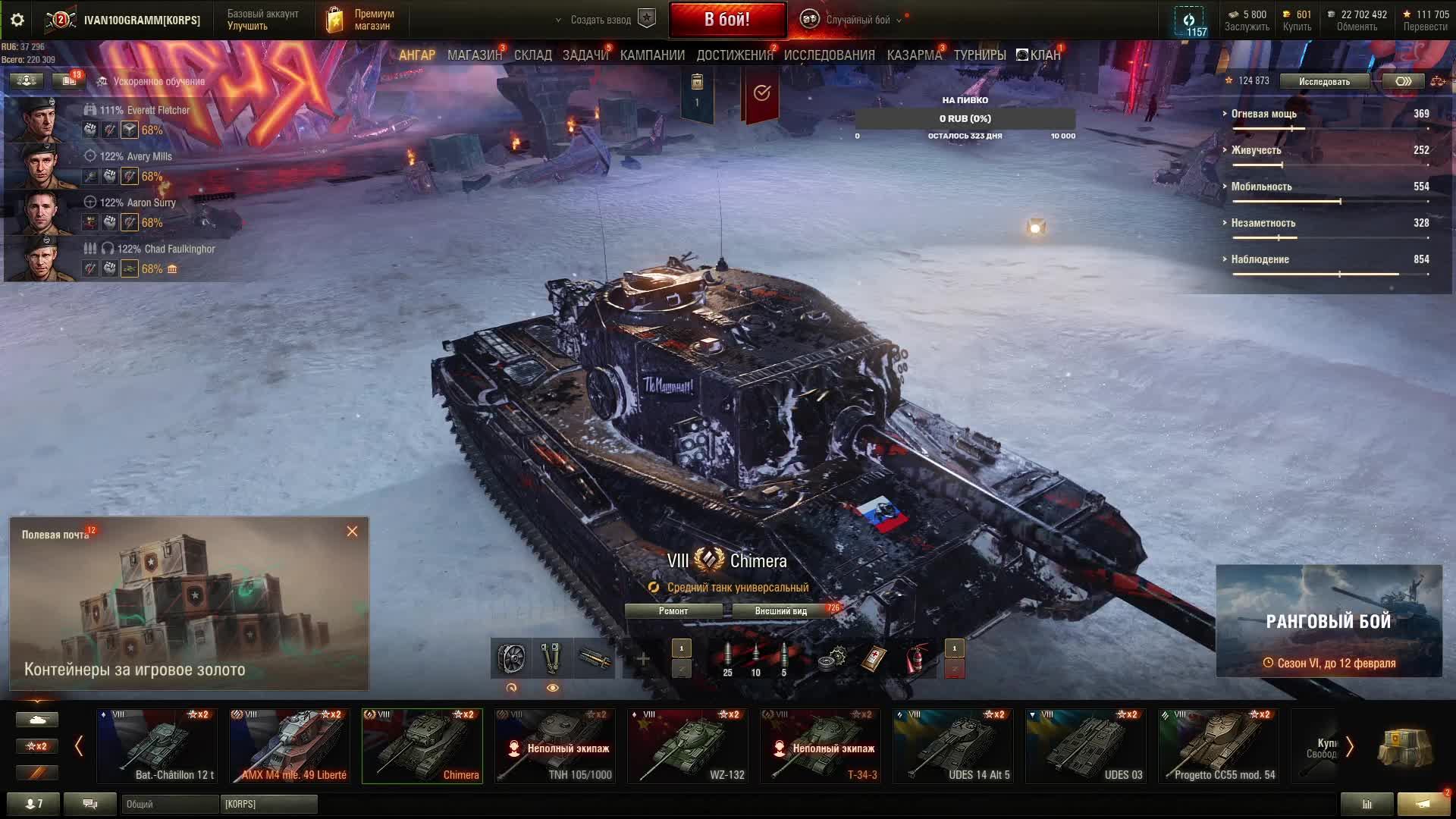The image size is (1456, 819).
Task: Select the UDES 03 tank
Action: [1085, 745]
